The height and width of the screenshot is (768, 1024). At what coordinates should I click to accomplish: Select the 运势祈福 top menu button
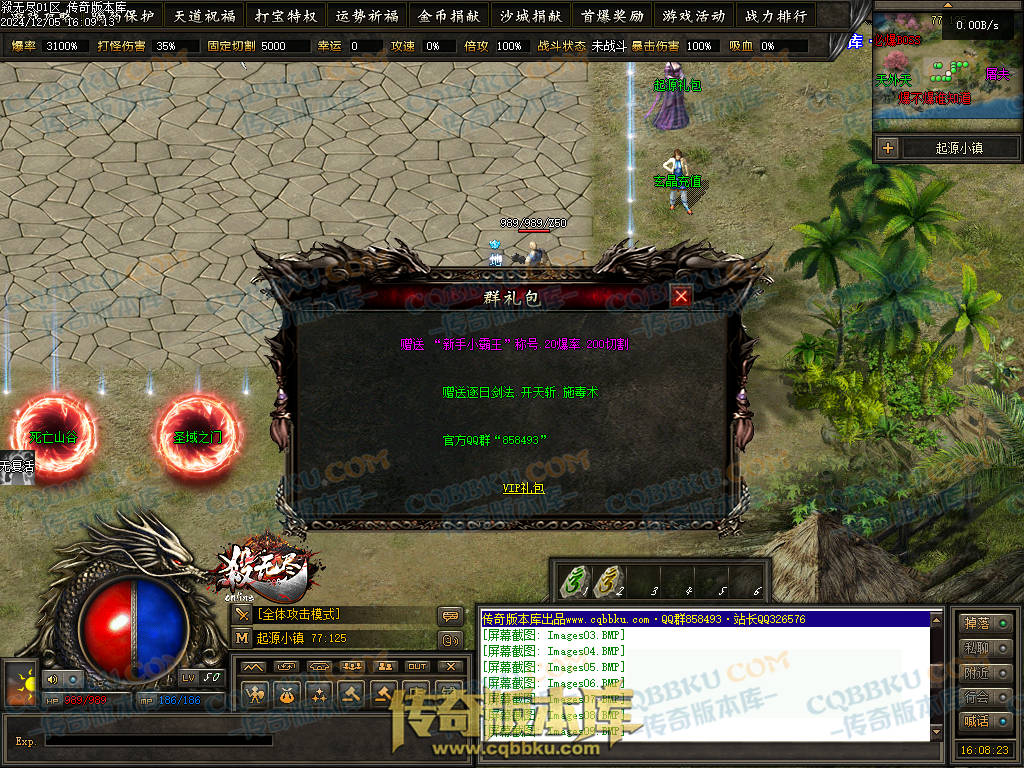tap(367, 16)
